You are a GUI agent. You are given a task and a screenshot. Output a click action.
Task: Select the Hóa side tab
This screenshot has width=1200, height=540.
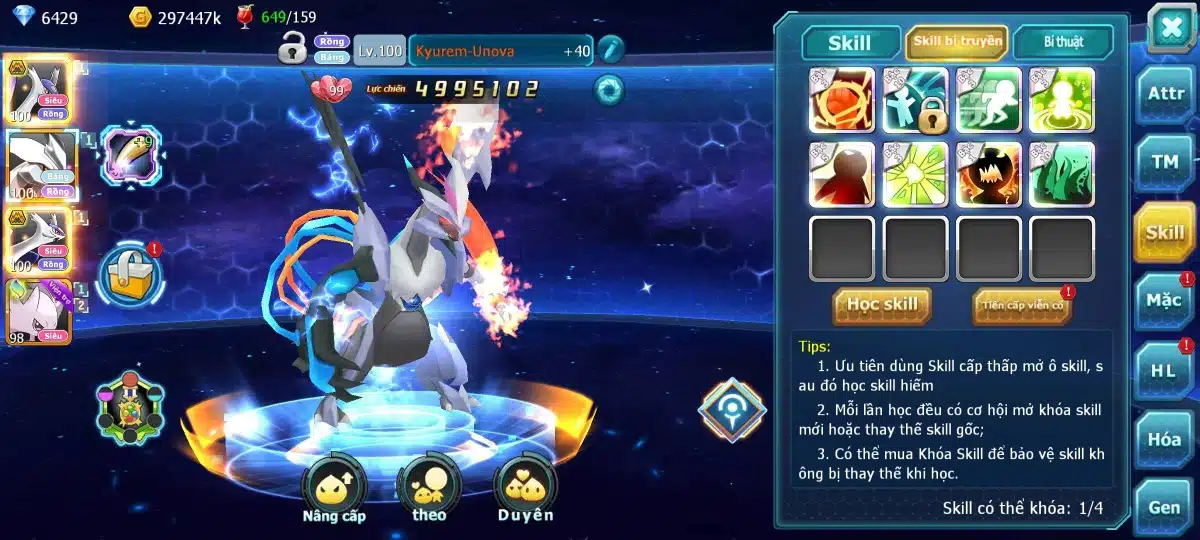1165,438
